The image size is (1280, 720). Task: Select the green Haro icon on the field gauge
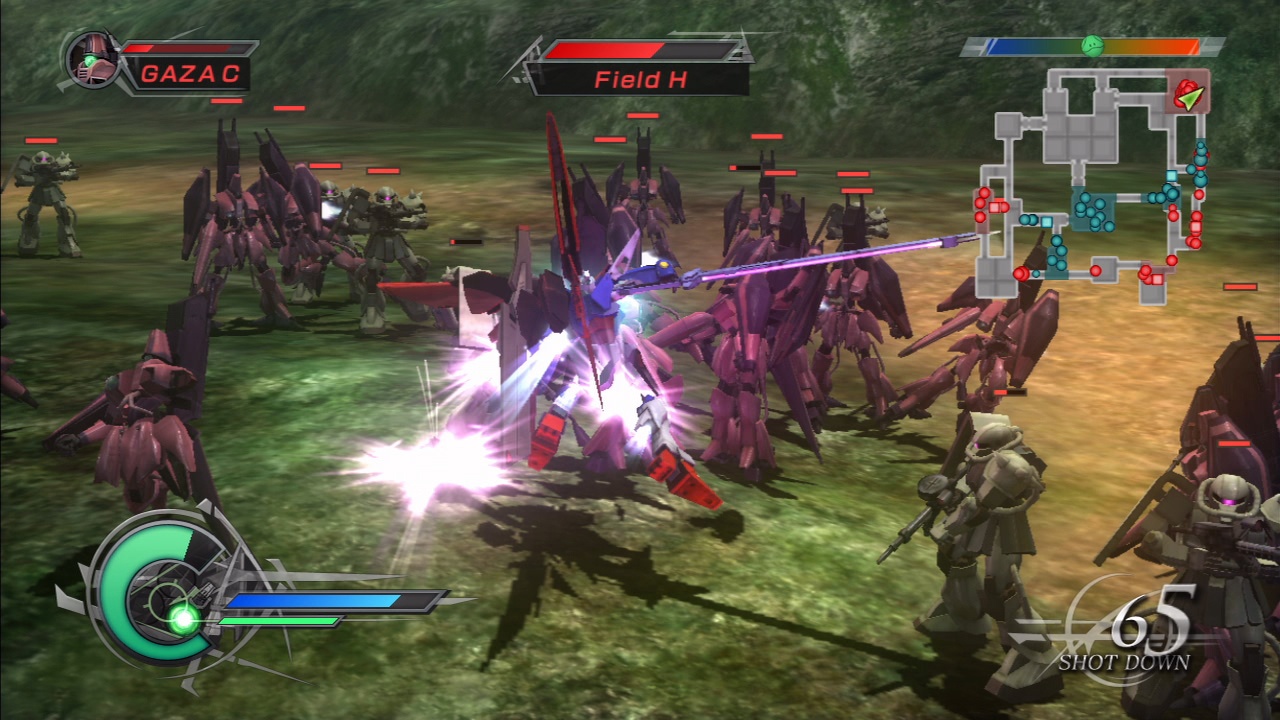(x=1094, y=46)
